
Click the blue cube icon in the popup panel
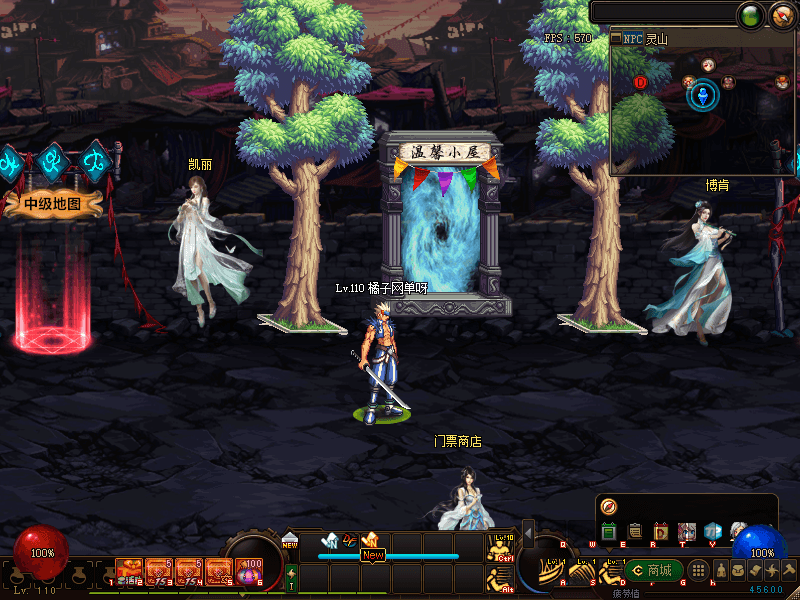click(x=712, y=531)
